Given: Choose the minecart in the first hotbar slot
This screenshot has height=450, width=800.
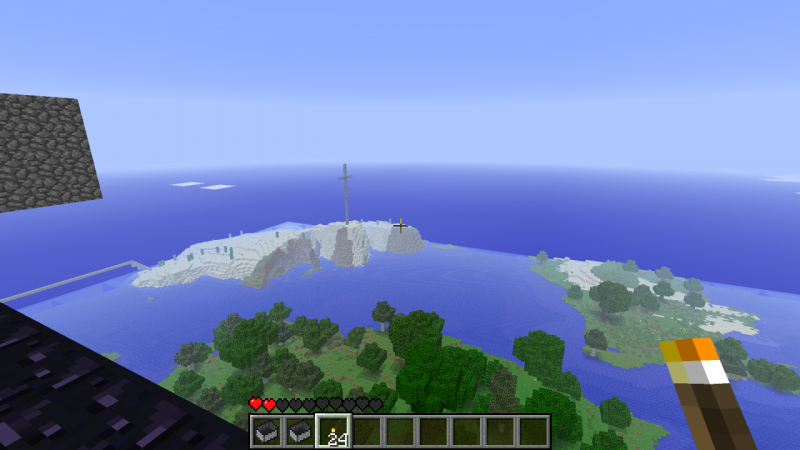Looking at the screenshot, I should 266,431.
